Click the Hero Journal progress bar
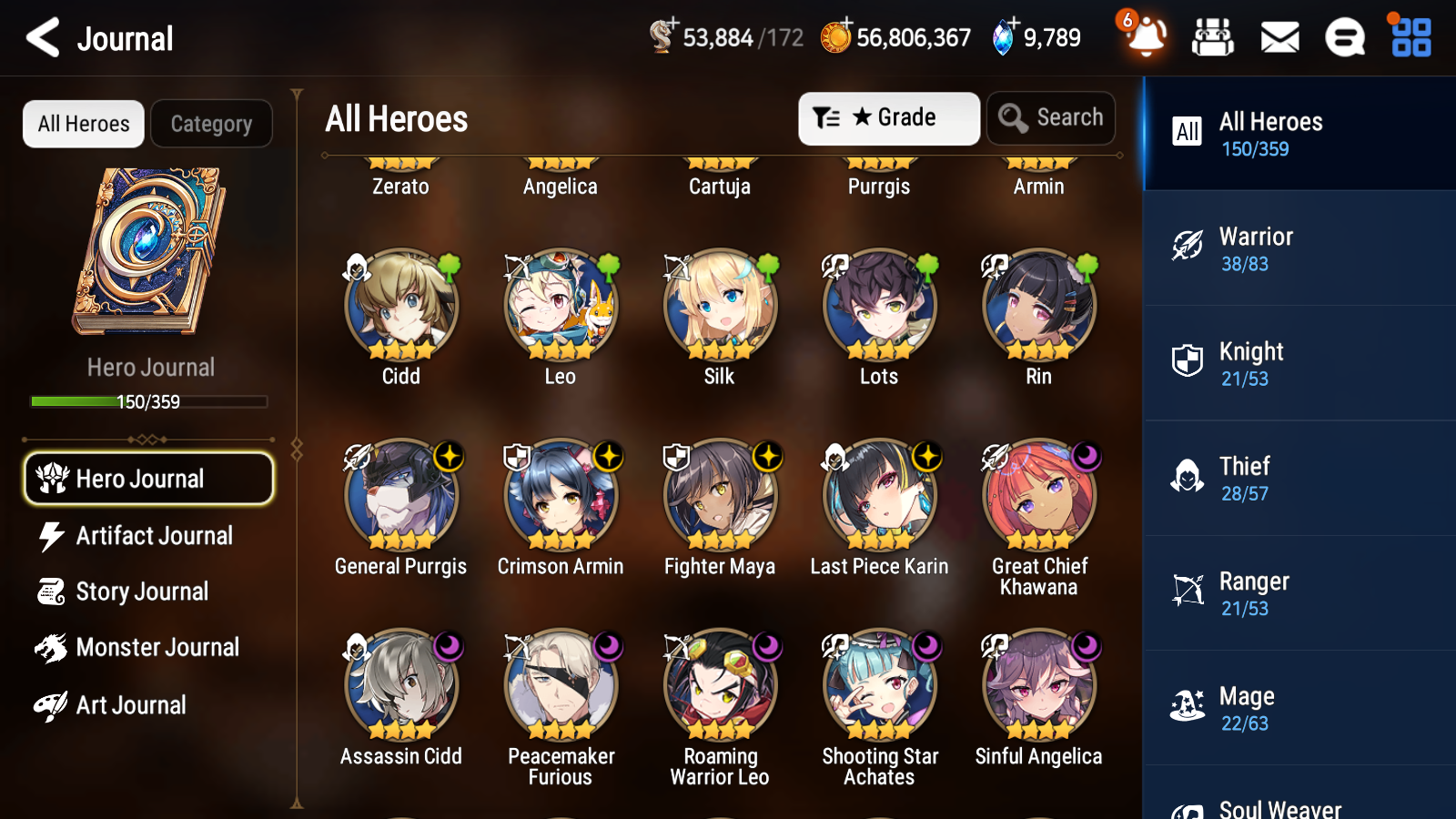The height and width of the screenshot is (819, 1456). (x=148, y=400)
